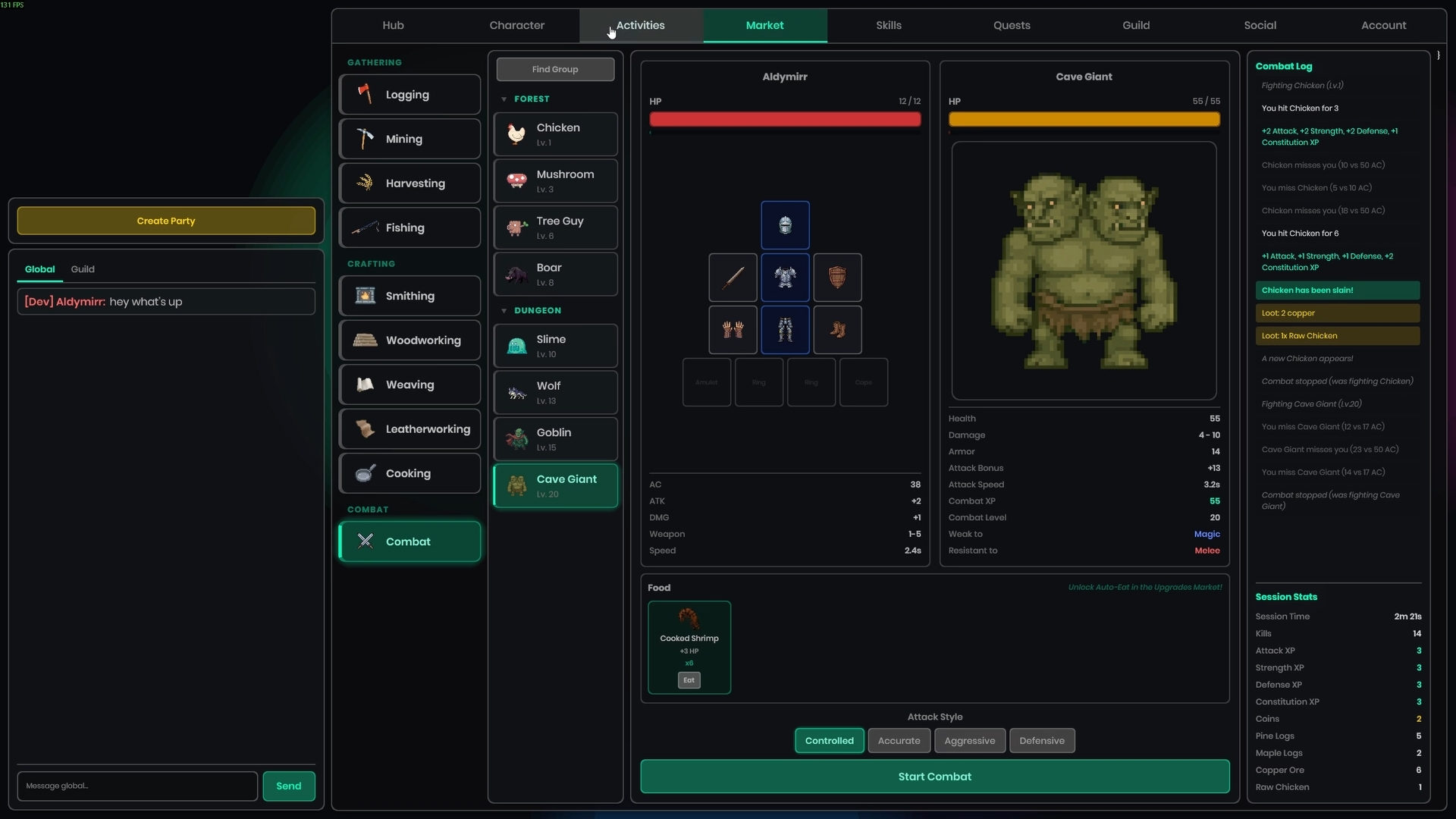Viewport: 1456px width, 819px height.
Task: Switch chat to the Guild channel
Action: coord(83,269)
